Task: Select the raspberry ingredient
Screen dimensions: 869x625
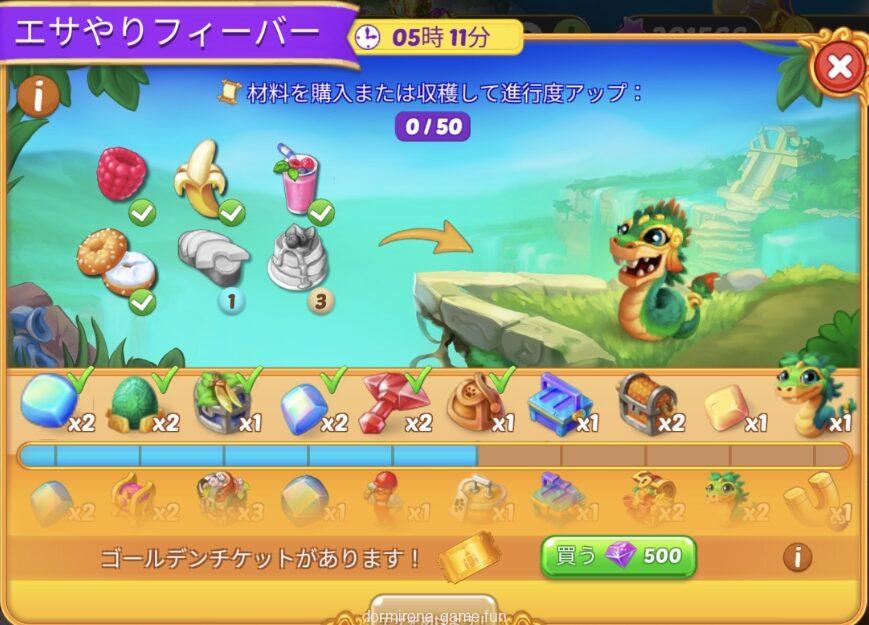Action: 122,174
